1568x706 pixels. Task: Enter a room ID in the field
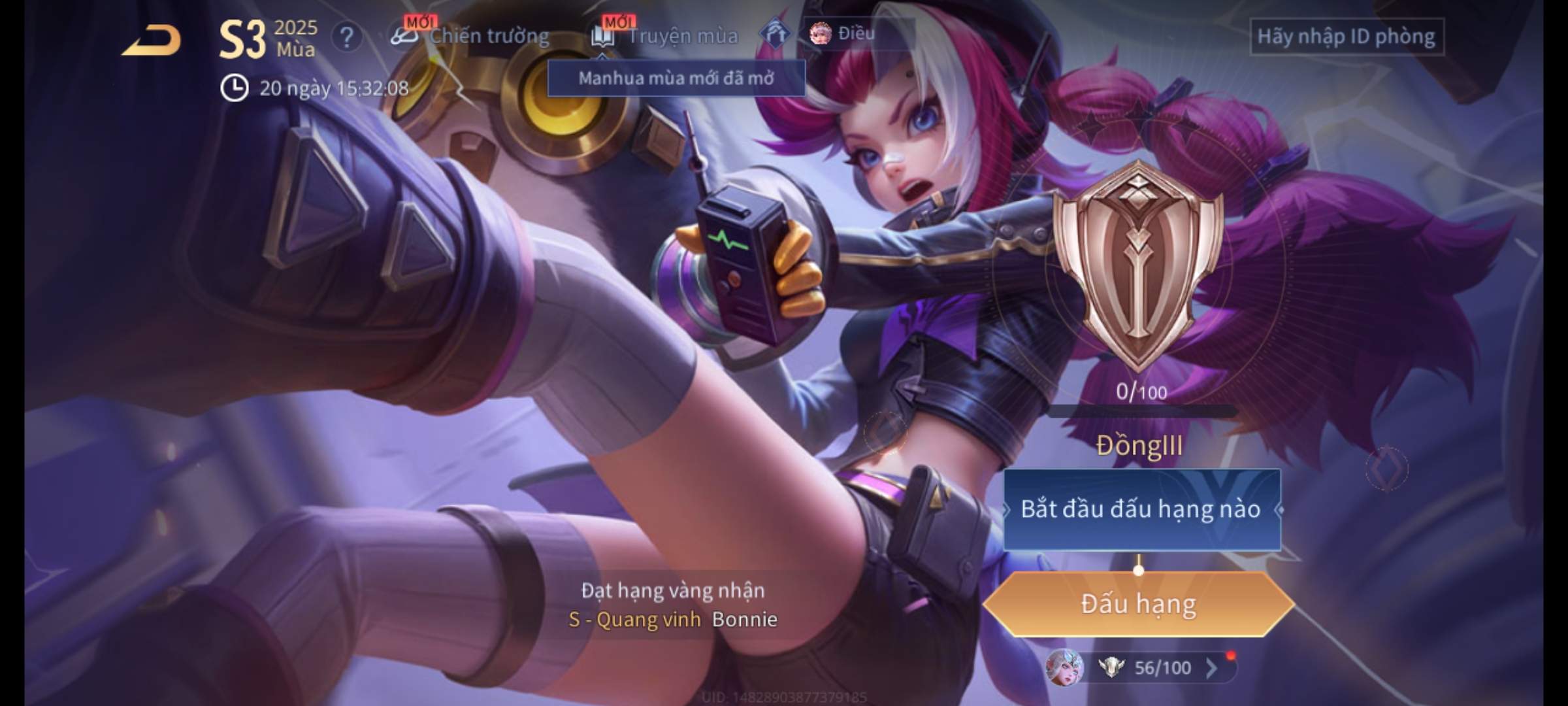coord(1346,37)
